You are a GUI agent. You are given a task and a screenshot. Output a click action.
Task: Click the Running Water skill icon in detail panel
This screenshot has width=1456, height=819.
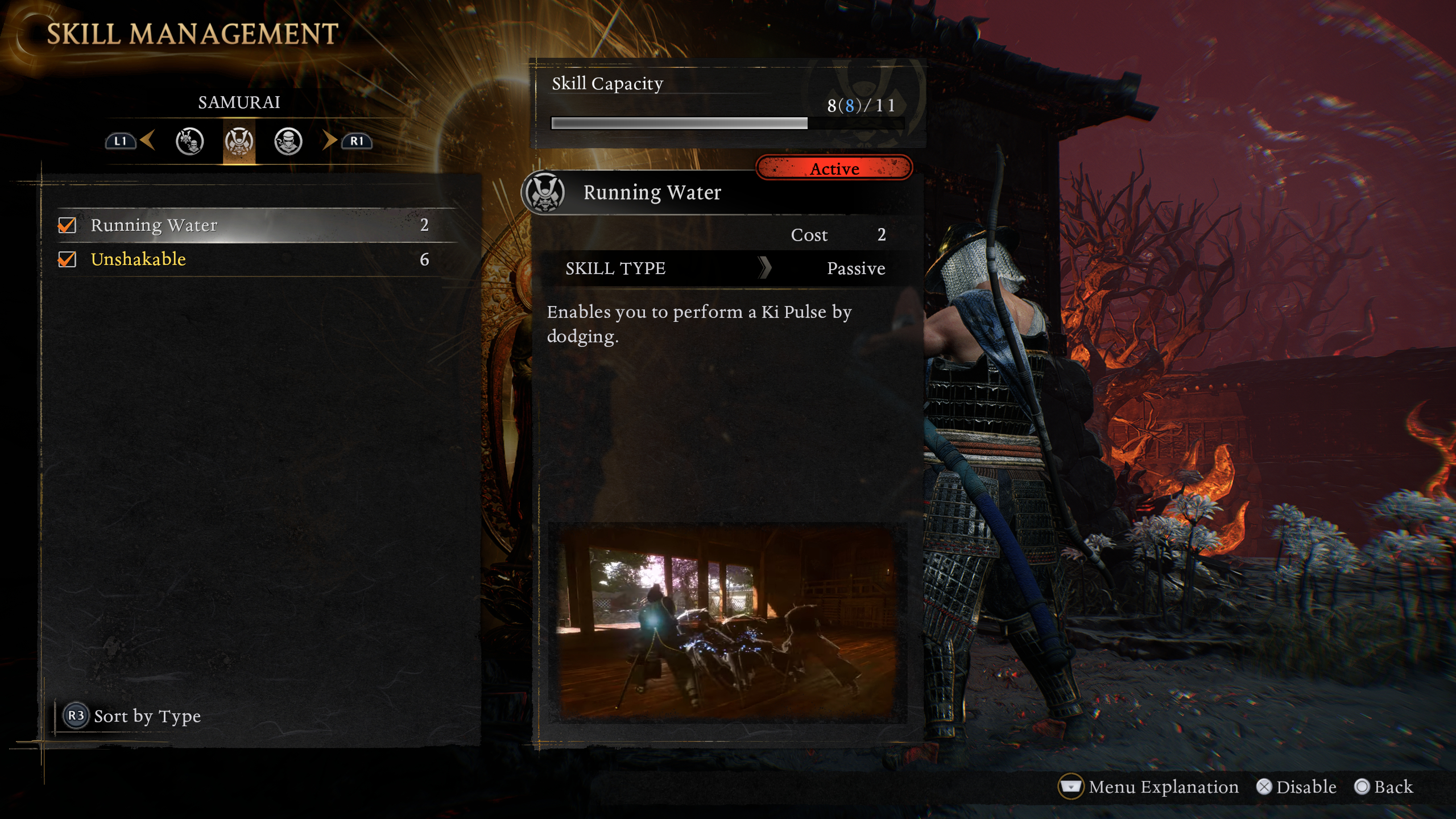[544, 192]
